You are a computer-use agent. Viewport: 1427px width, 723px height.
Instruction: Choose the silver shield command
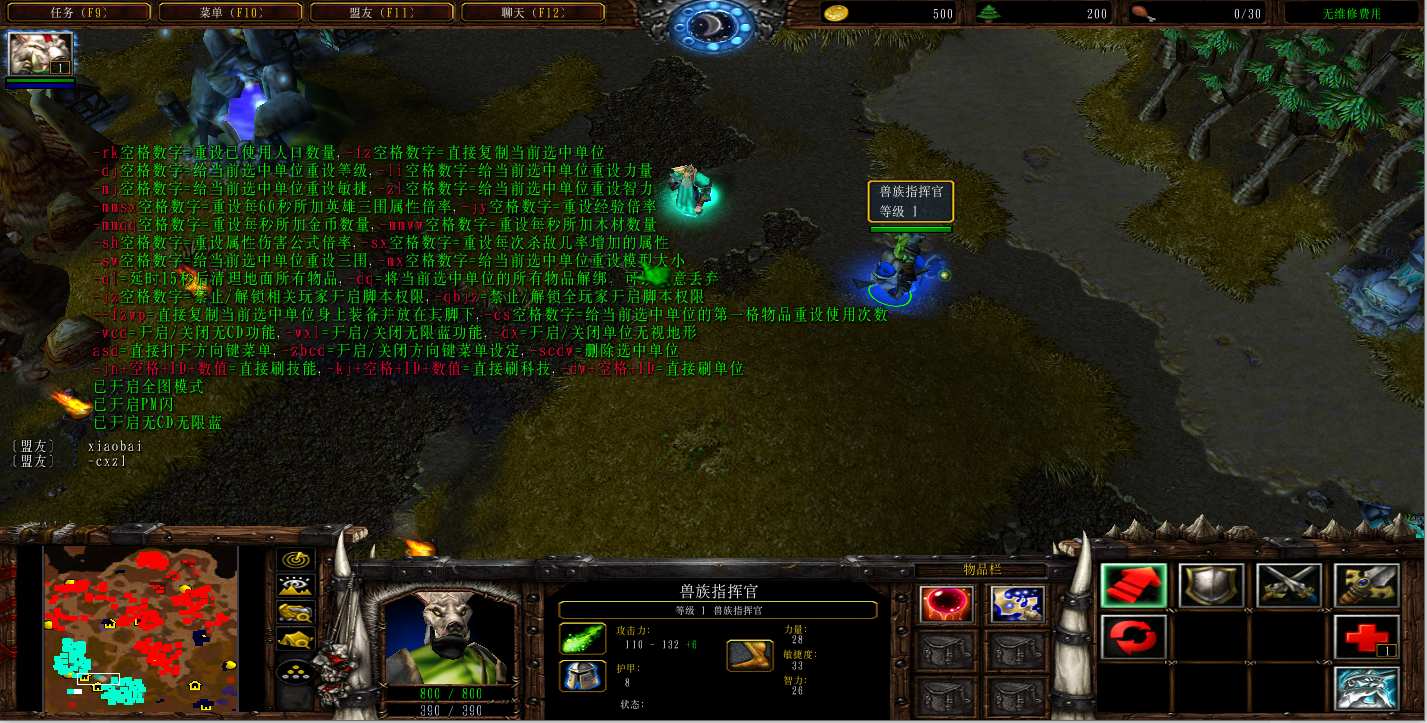click(1211, 586)
